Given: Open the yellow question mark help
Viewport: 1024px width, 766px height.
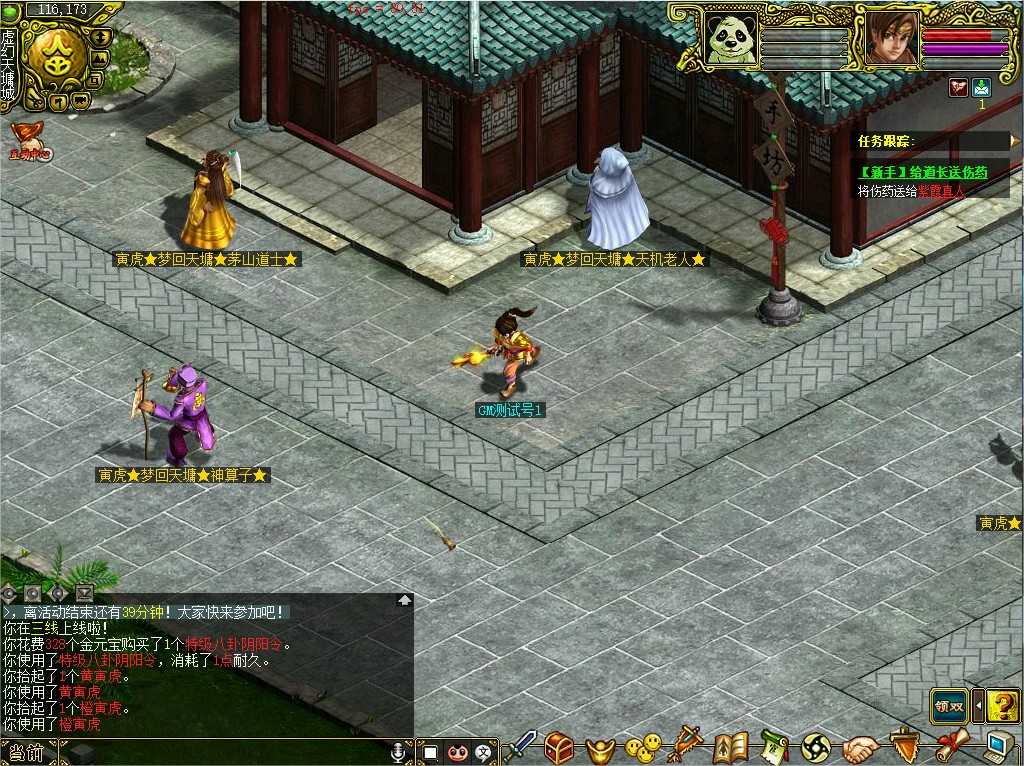Looking at the screenshot, I should [1002, 706].
